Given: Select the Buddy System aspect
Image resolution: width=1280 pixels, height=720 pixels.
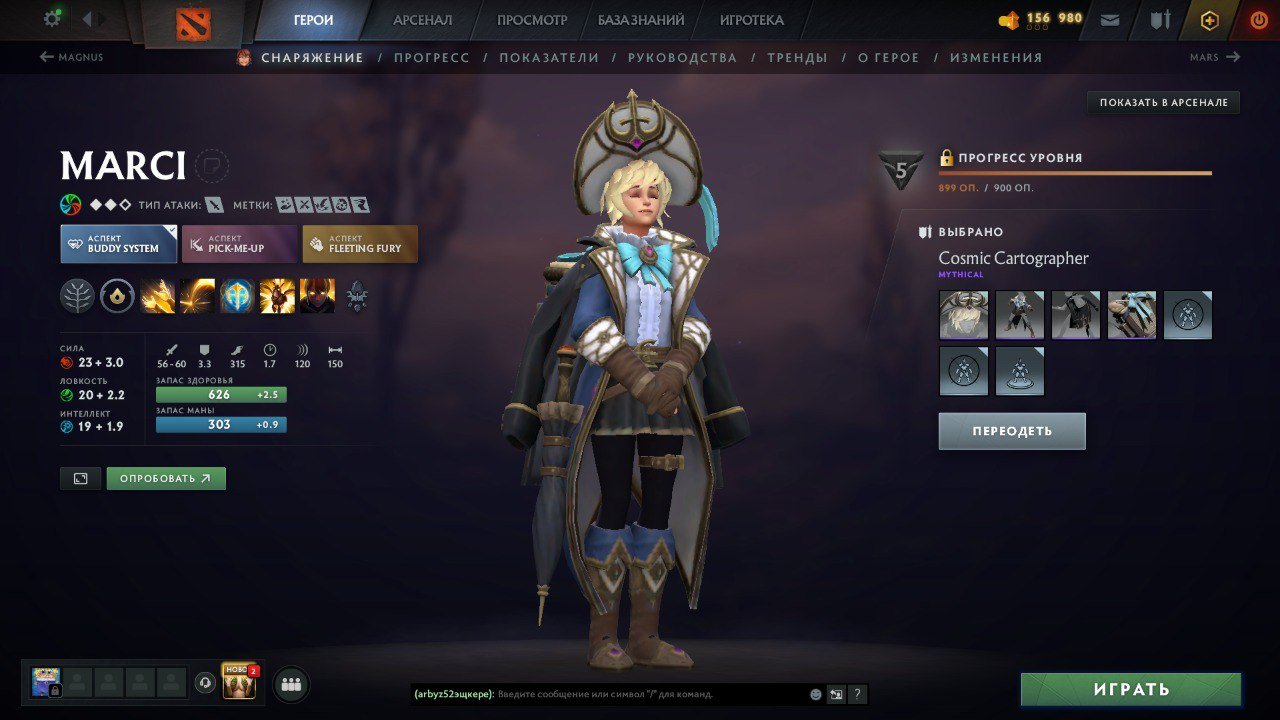Looking at the screenshot, I should 118,243.
